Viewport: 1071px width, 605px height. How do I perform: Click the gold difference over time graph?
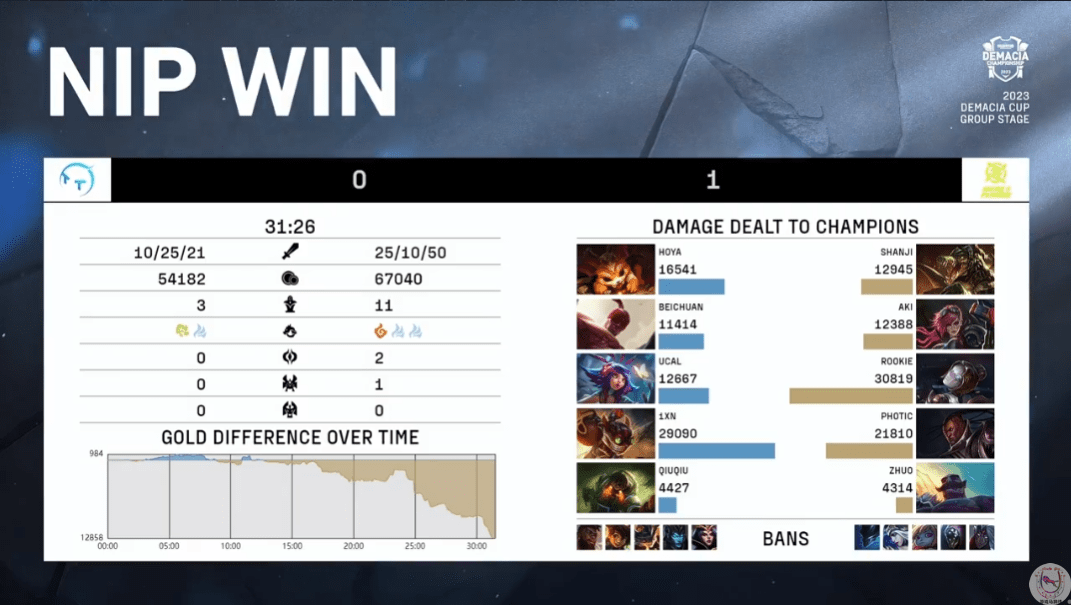(300, 496)
